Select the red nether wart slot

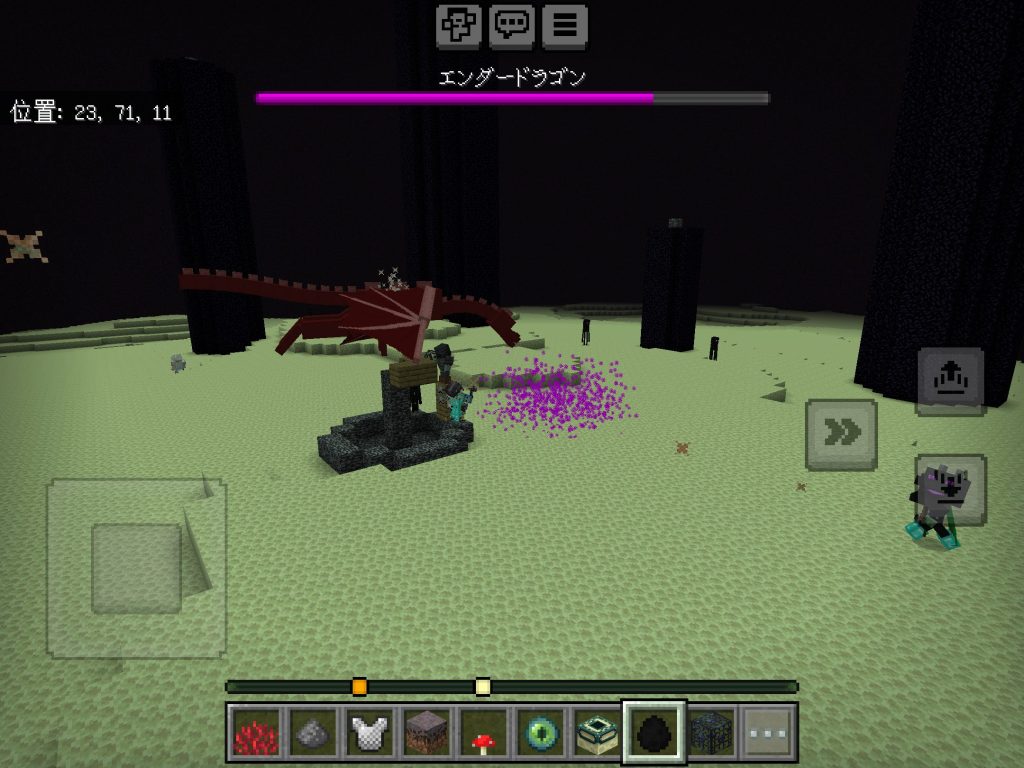point(254,733)
